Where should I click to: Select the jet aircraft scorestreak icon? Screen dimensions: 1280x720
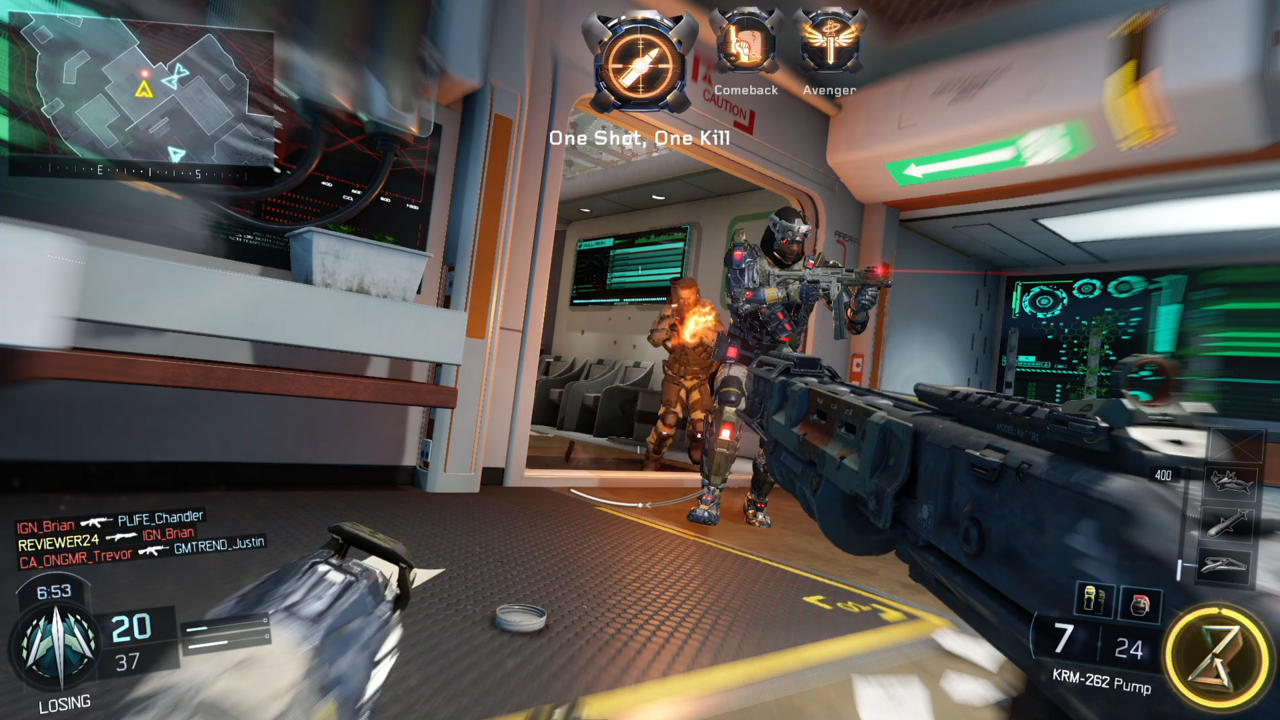pyautogui.click(x=1228, y=483)
